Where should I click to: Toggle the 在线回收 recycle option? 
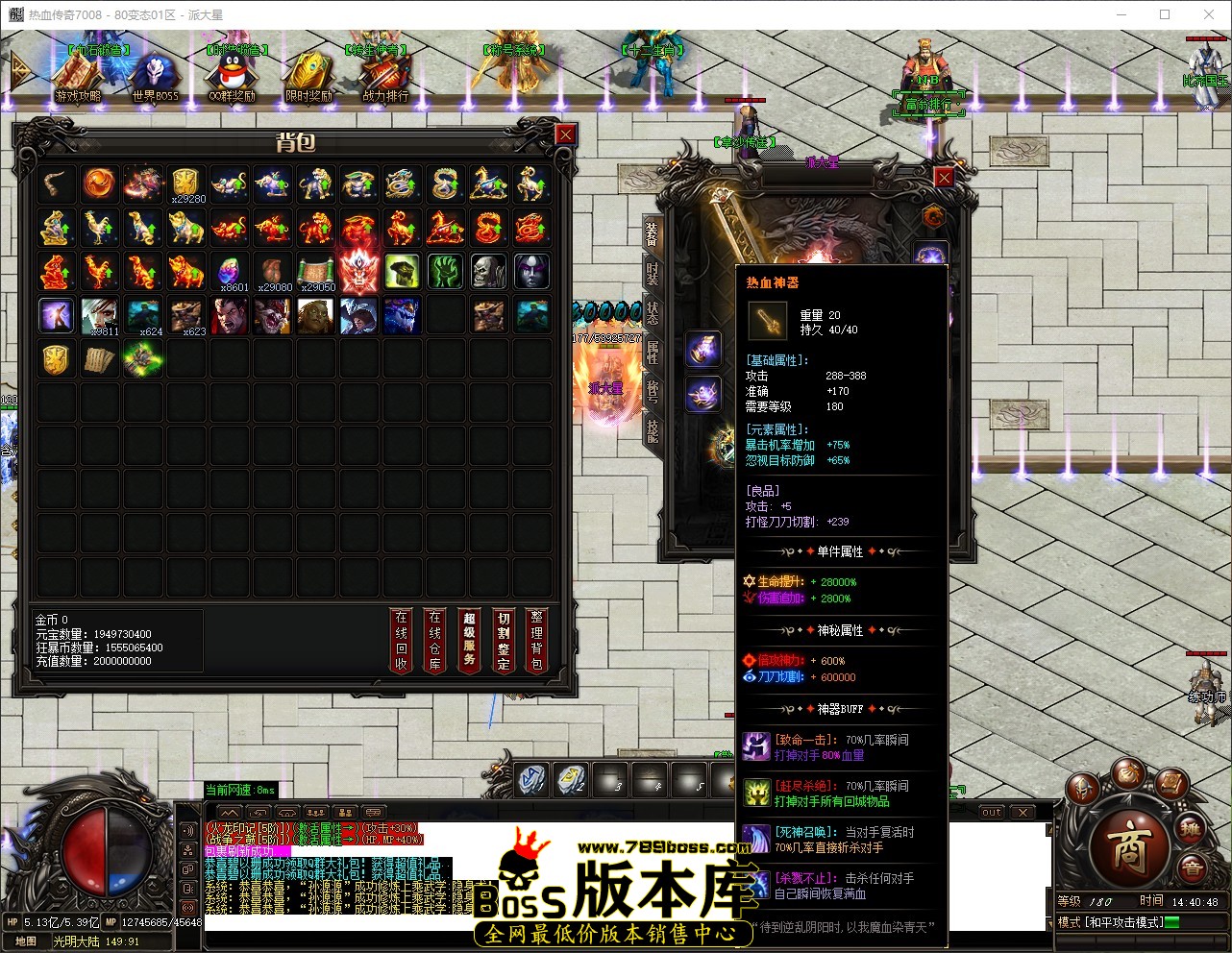click(x=401, y=640)
